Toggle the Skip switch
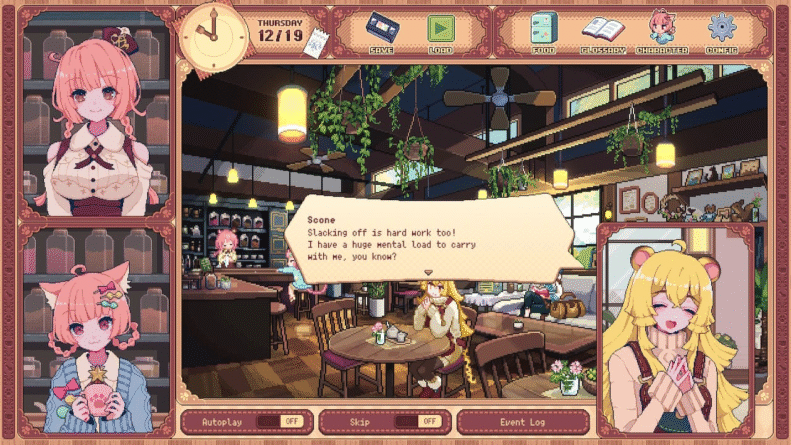This screenshot has width=791, height=445. [x=427, y=422]
